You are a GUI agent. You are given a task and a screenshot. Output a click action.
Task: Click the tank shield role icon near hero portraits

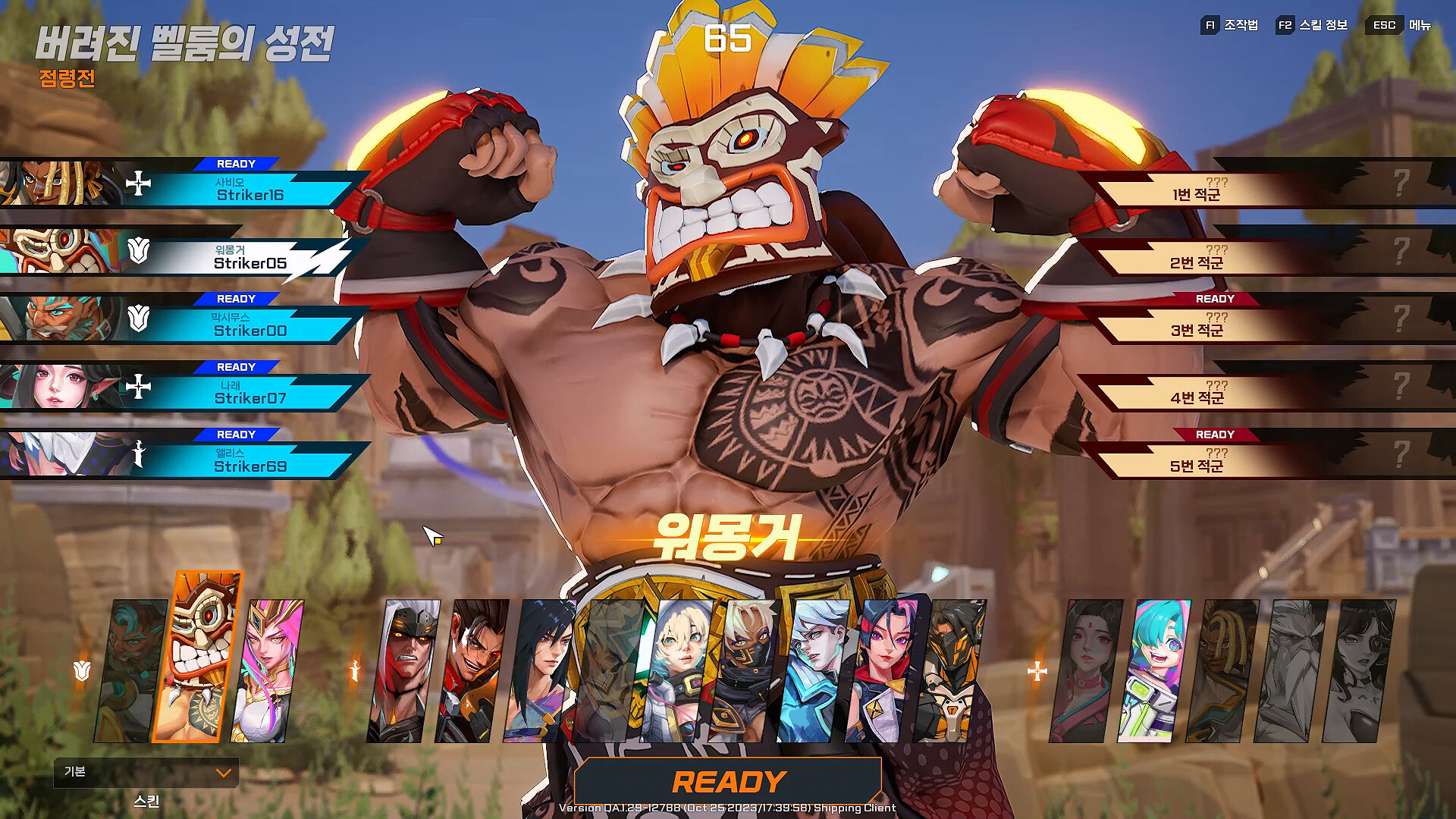point(82,670)
